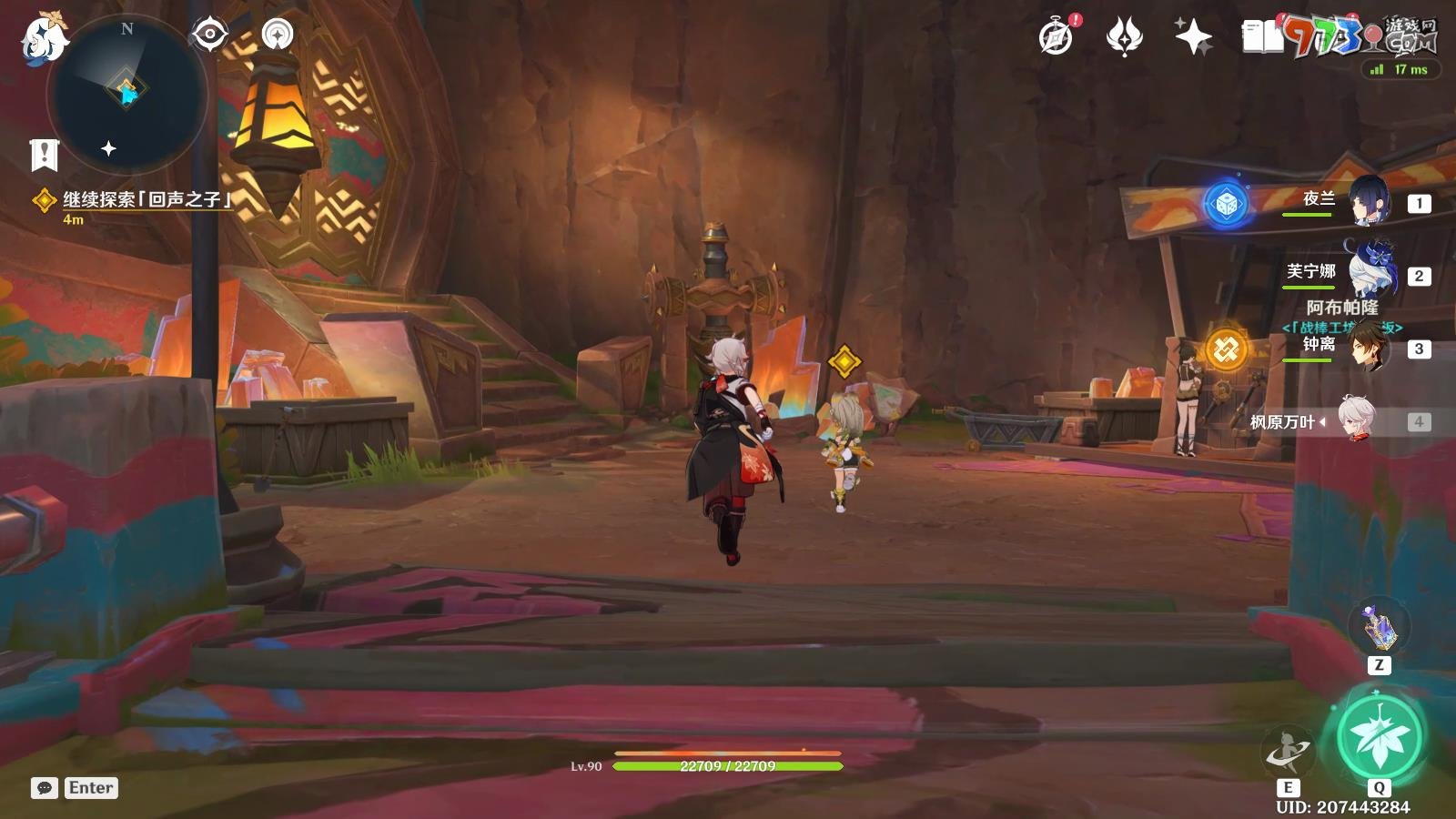Open the chat speech bubble
Screen dimensions: 1456x819
[x=45, y=788]
